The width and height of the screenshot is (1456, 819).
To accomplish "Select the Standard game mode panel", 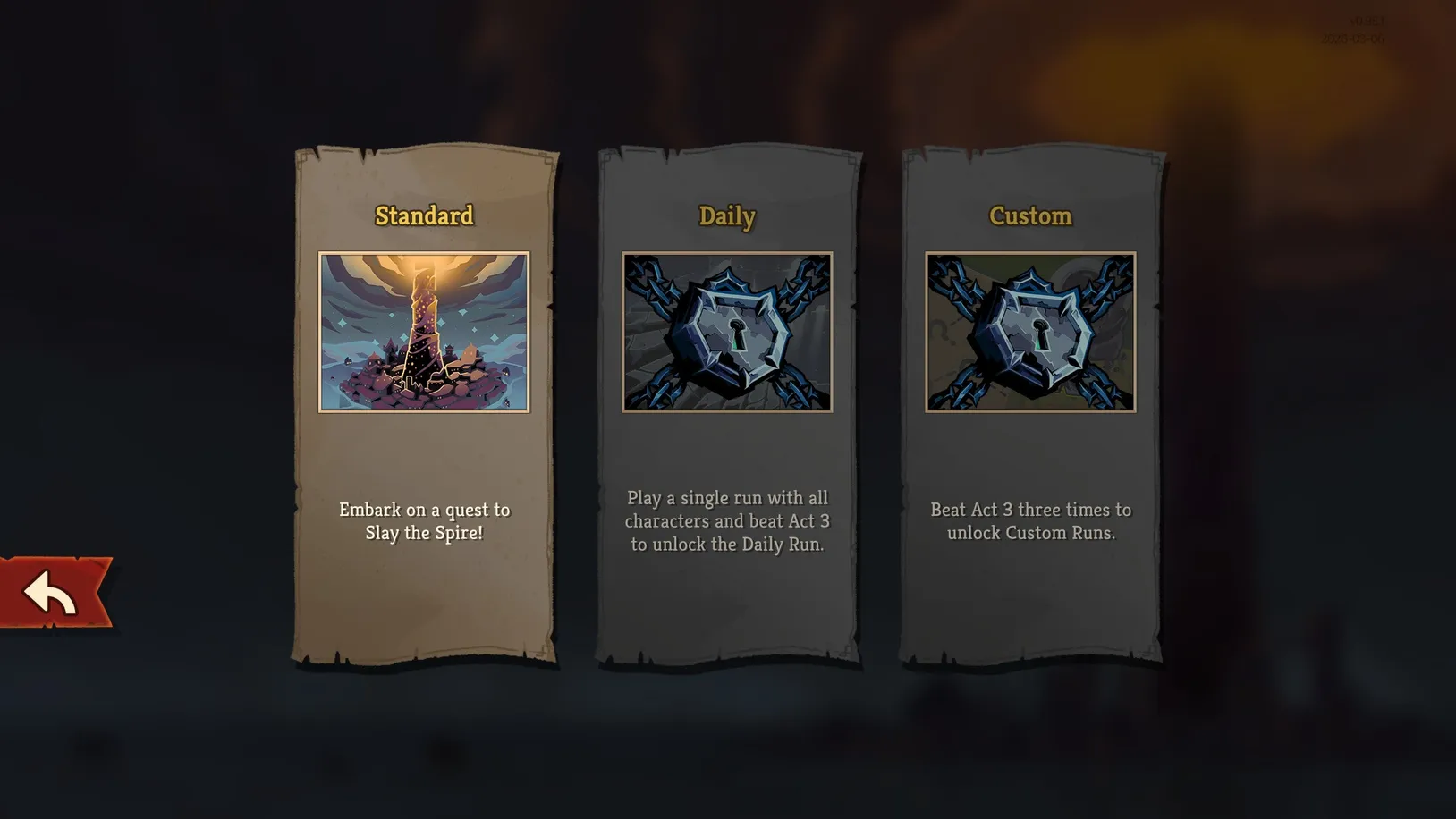I will point(424,402).
